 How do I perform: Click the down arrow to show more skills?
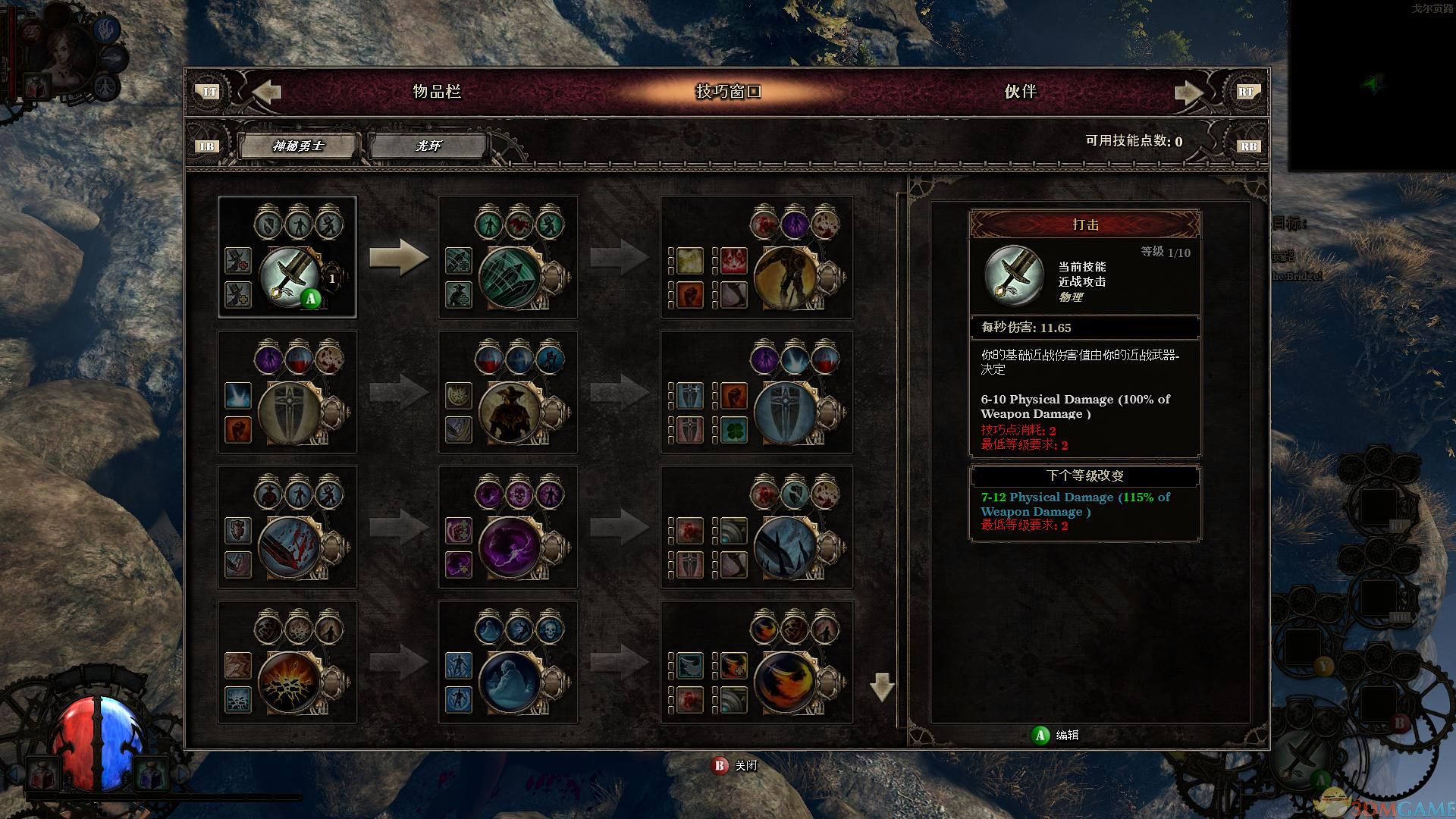[x=882, y=687]
